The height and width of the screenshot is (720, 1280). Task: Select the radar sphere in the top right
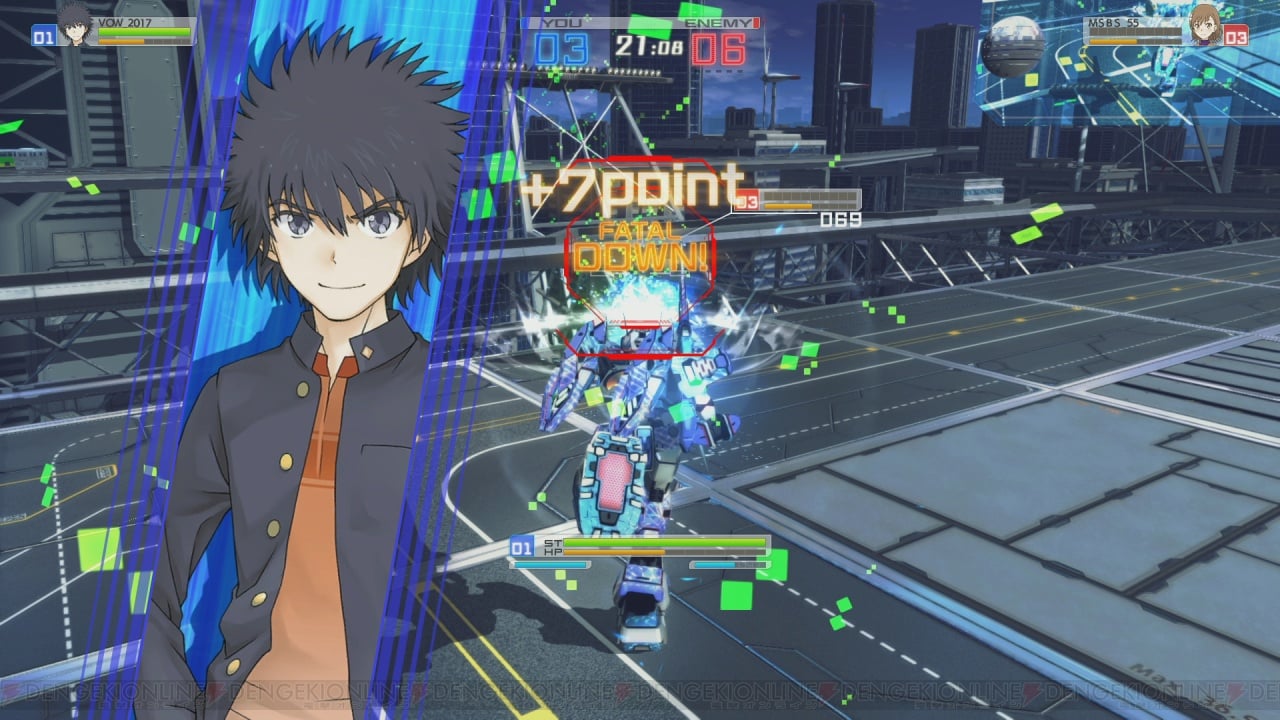tap(1013, 45)
